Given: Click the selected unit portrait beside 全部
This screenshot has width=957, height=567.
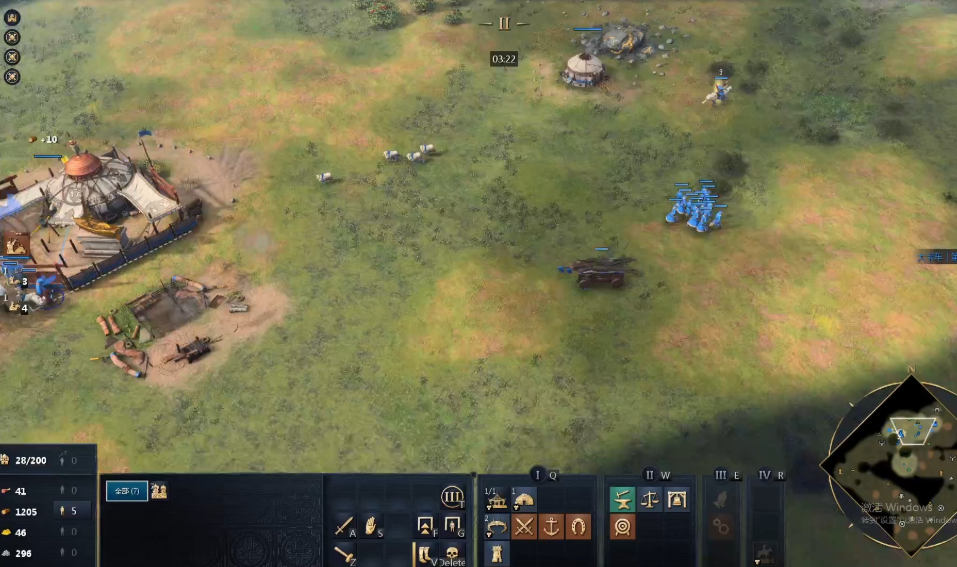Looking at the screenshot, I should (x=159, y=490).
